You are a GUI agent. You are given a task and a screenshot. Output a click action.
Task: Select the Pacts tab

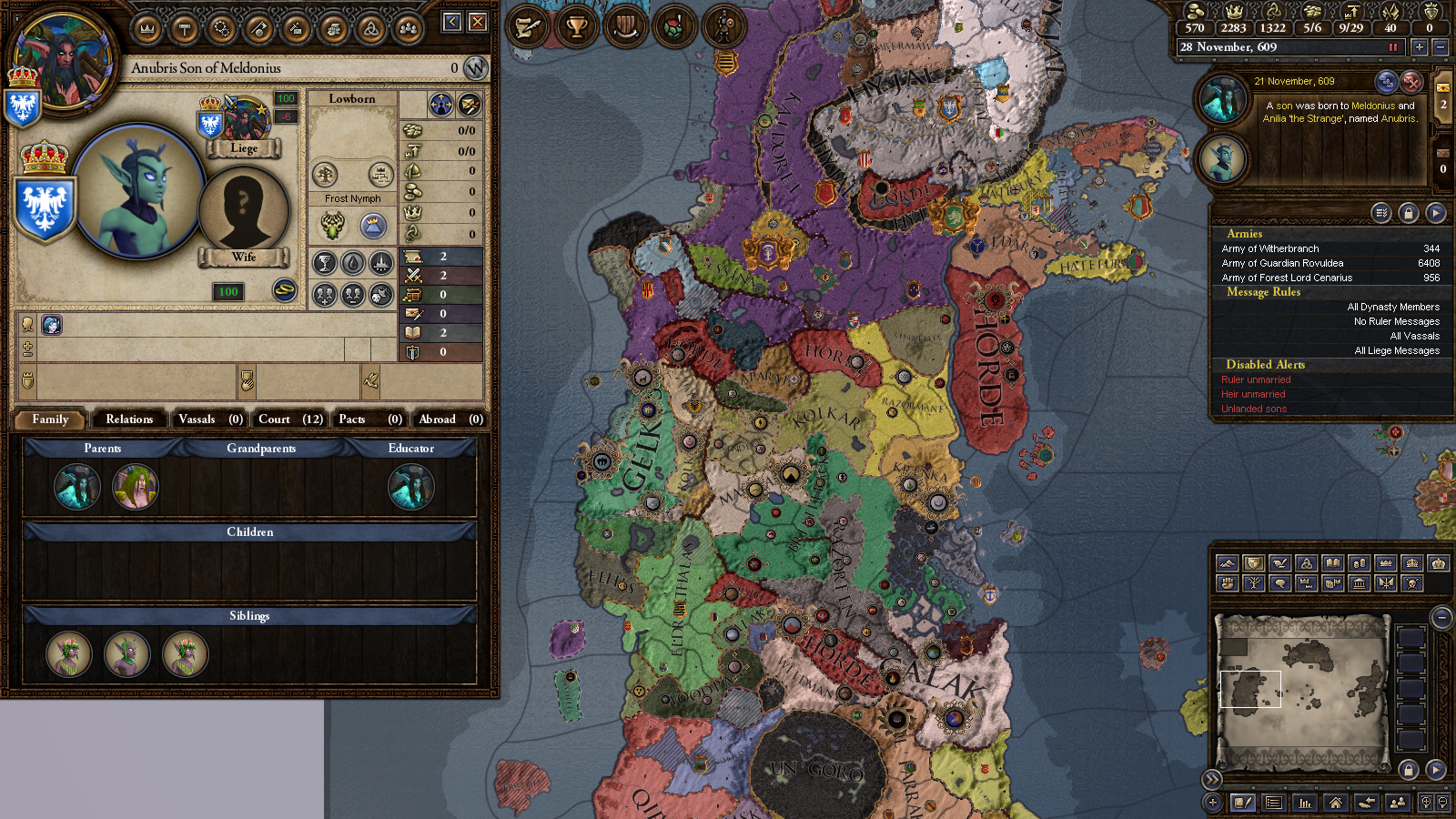point(369,420)
